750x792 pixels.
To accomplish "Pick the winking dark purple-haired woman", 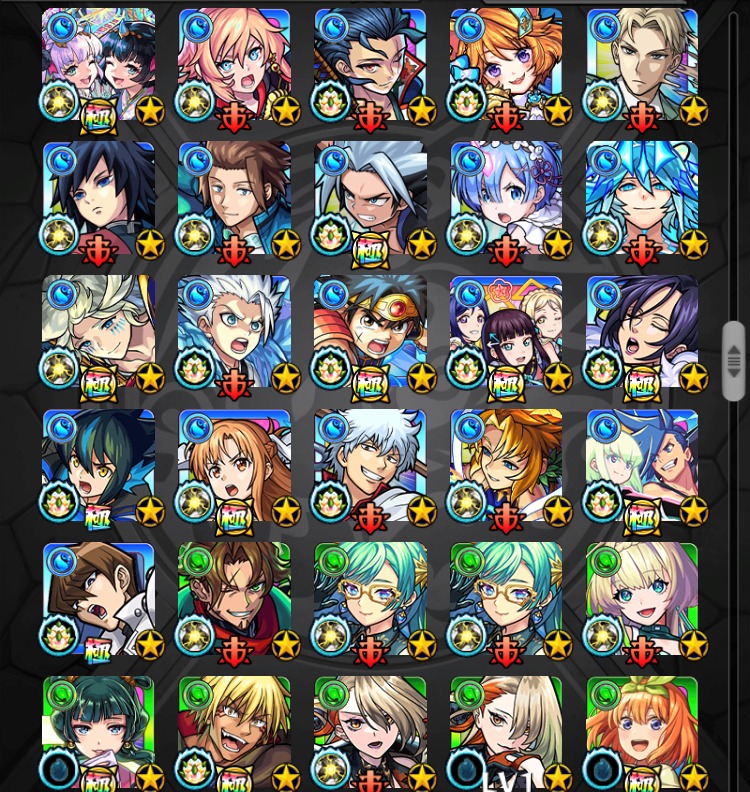I will (x=642, y=332).
